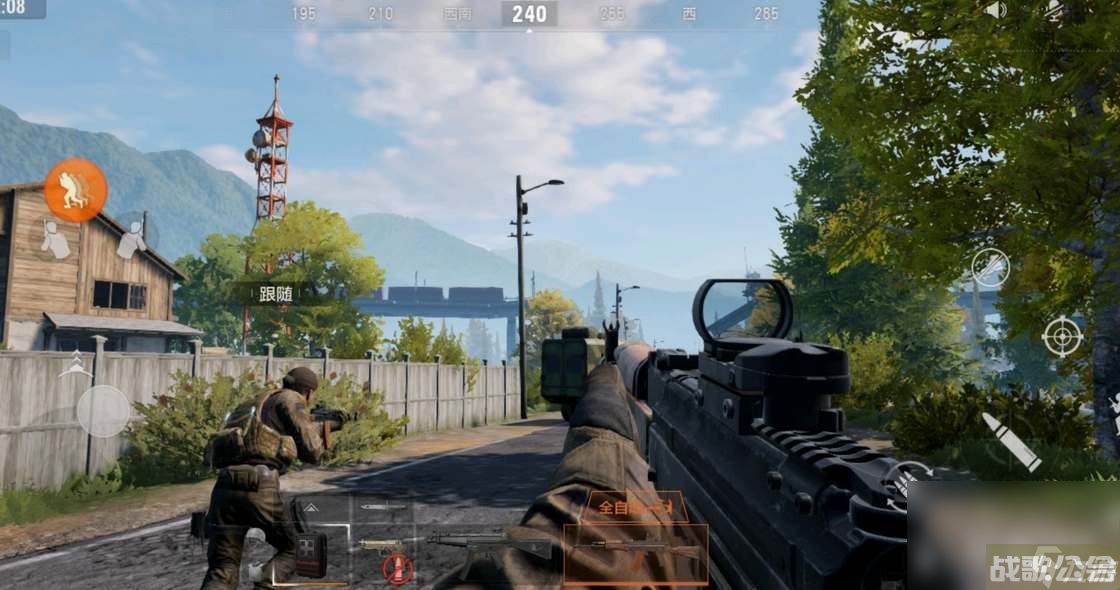Viewport: 1120px width, 590px height.
Task: Tap the left peek lean figure icon
Action: coord(55,239)
